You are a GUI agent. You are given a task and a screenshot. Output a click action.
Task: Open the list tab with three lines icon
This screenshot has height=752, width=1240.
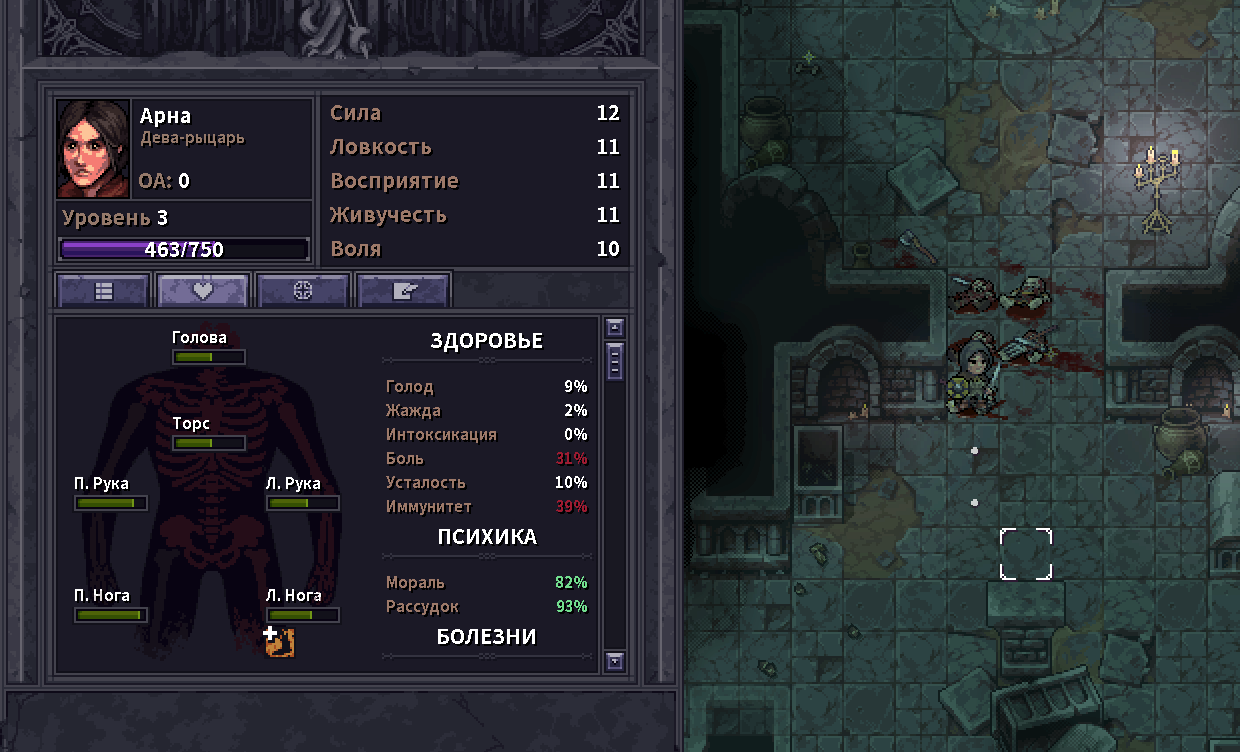tap(104, 291)
